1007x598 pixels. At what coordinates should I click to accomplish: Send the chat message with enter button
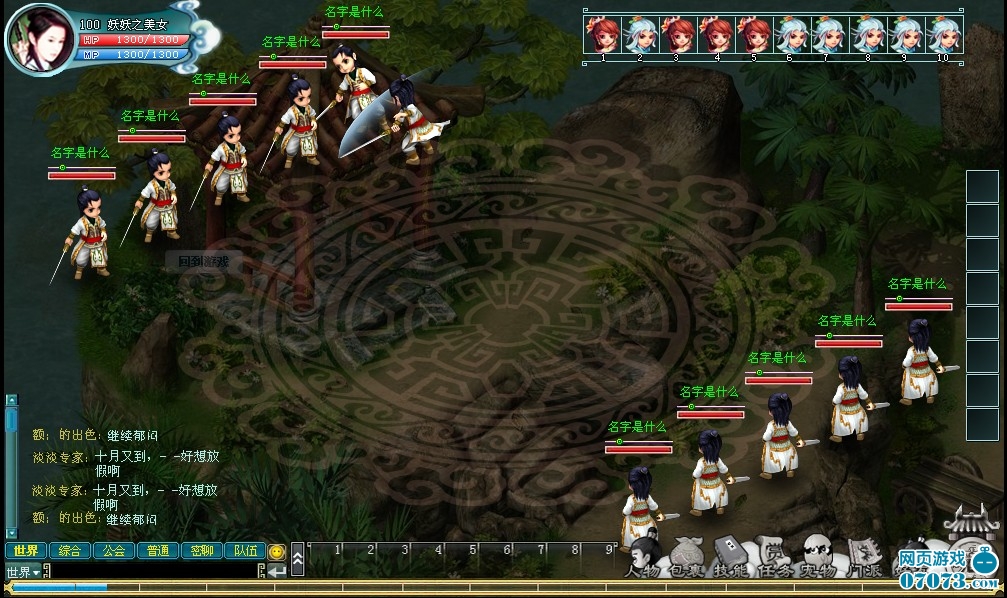[276, 571]
